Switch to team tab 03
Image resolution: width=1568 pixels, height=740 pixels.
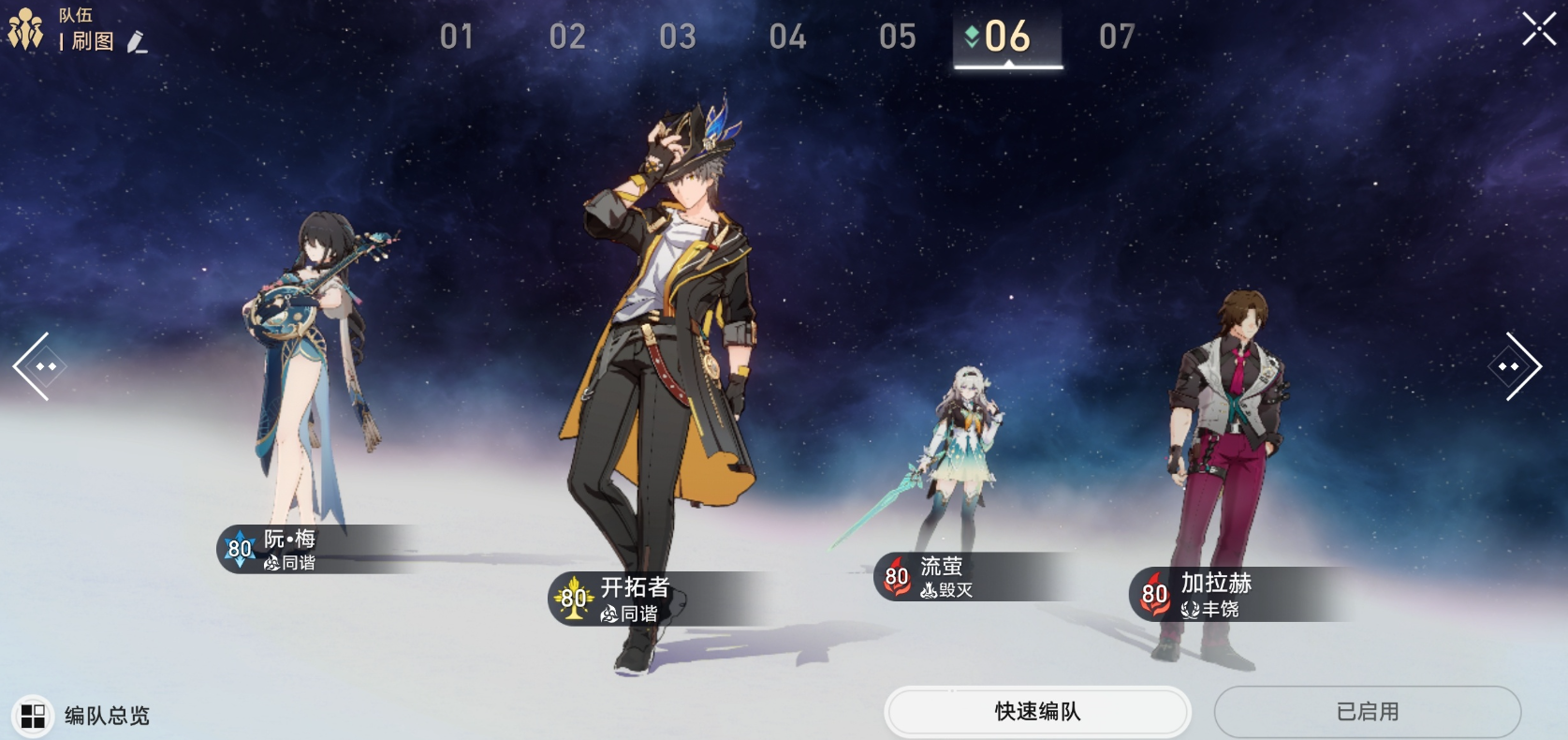coord(678,37)
